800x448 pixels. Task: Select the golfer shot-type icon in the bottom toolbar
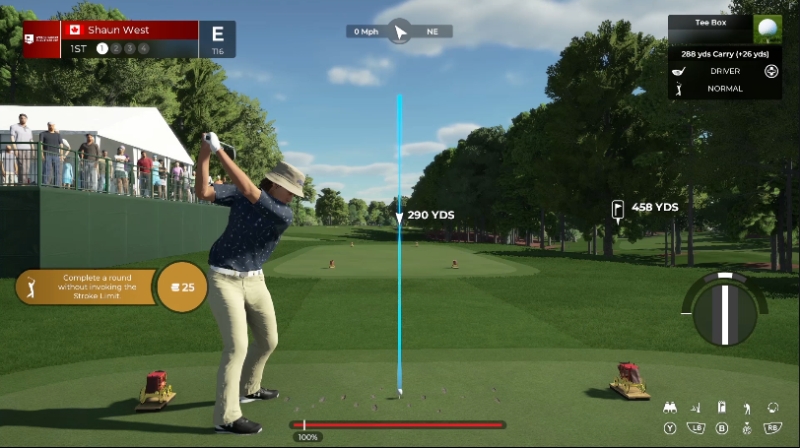(746, 408)
